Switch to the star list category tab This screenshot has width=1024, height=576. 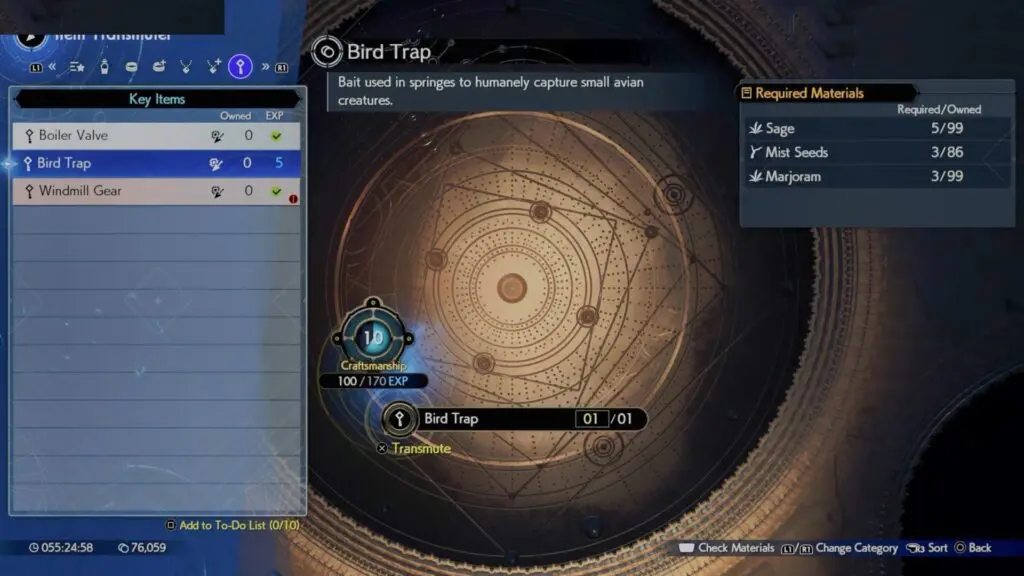pyautogui.click(x=77, y=67)
